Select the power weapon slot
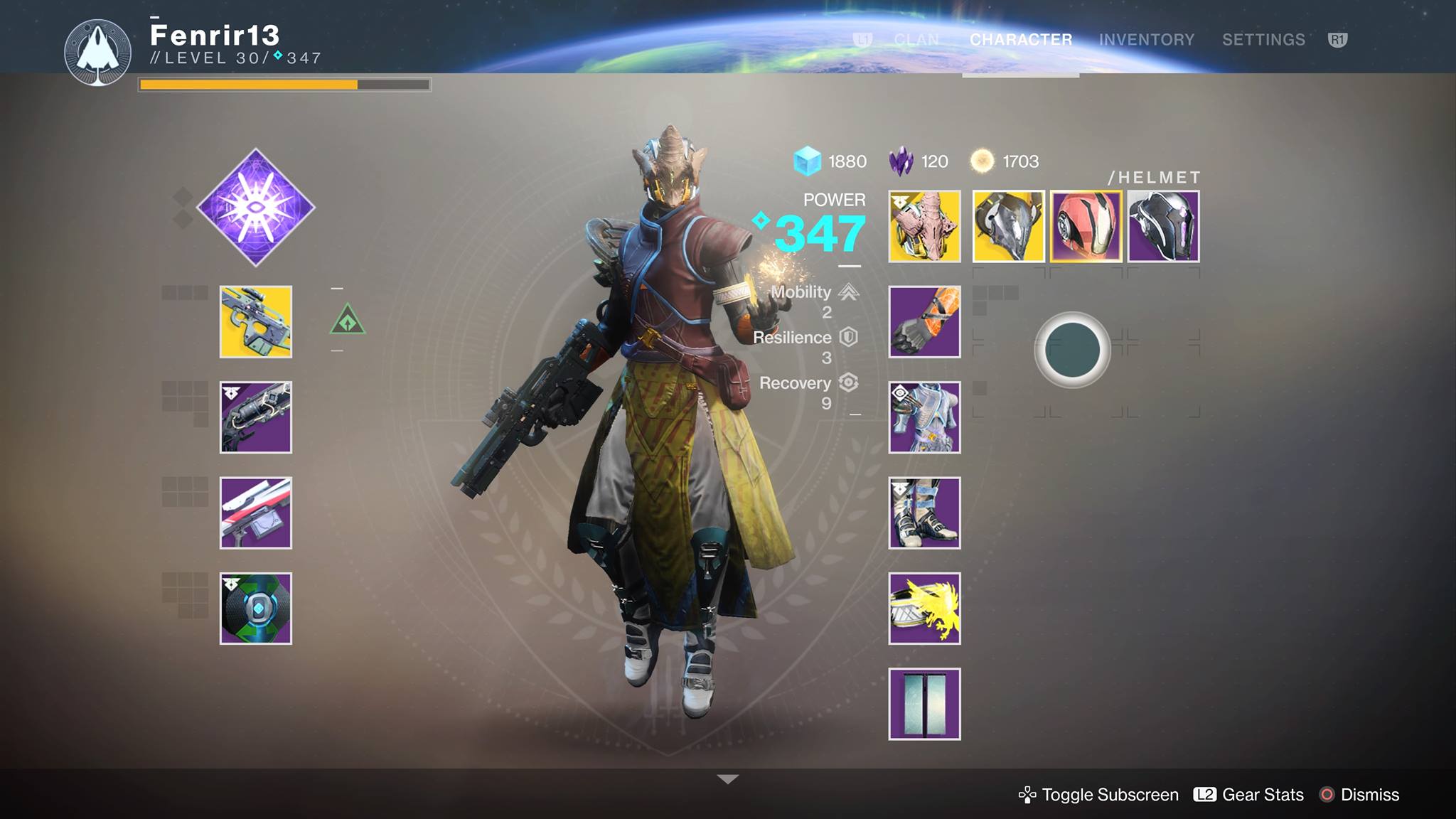The width and height of the screenshot is (1456, 819). click(x=255, y=510)
